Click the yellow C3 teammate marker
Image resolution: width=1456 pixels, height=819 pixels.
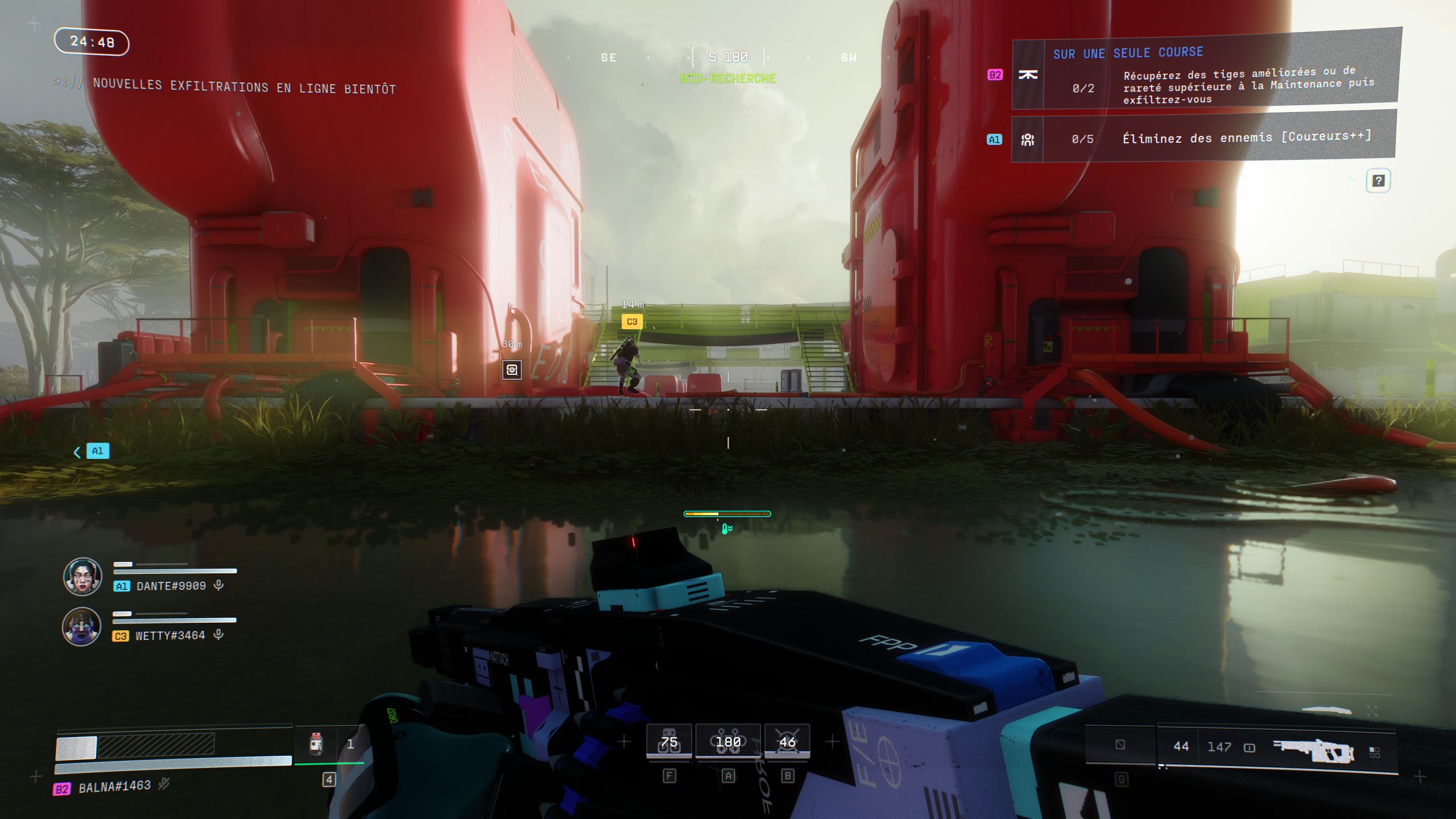click(x=632, y=322)
